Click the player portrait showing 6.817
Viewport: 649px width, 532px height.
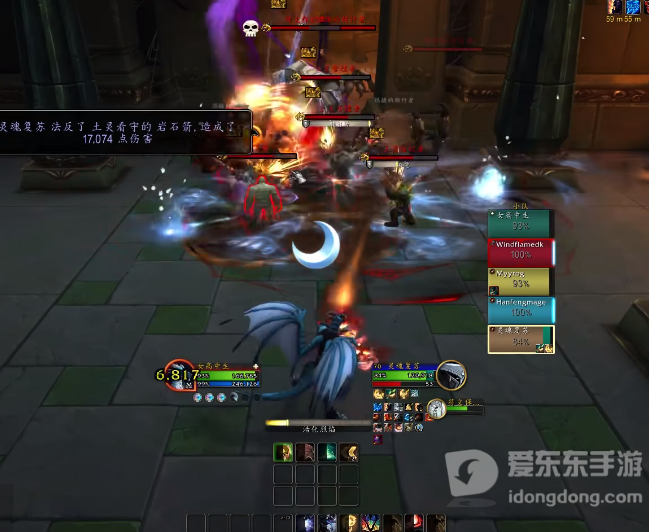(178, 375)
